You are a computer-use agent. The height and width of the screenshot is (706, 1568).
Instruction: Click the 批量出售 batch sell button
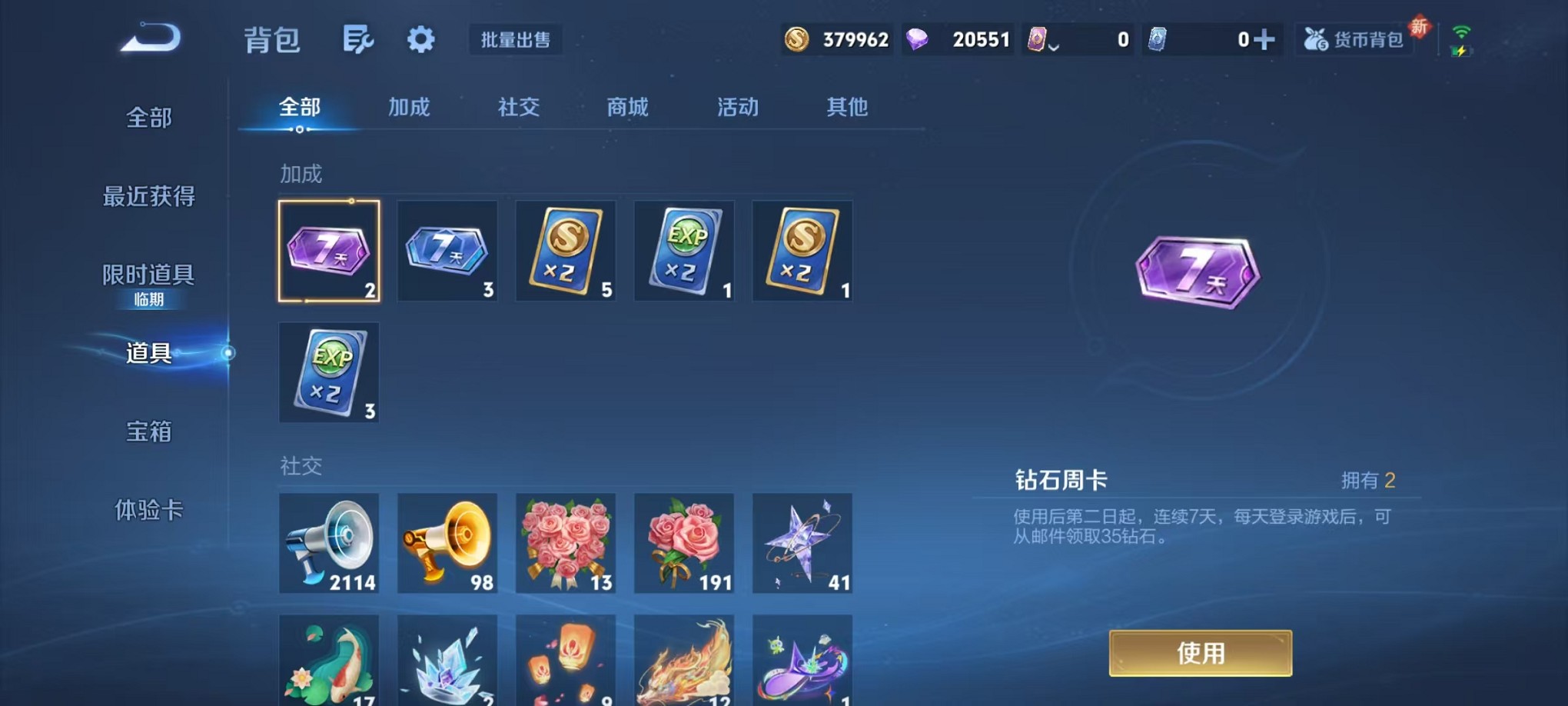[516, 41]
